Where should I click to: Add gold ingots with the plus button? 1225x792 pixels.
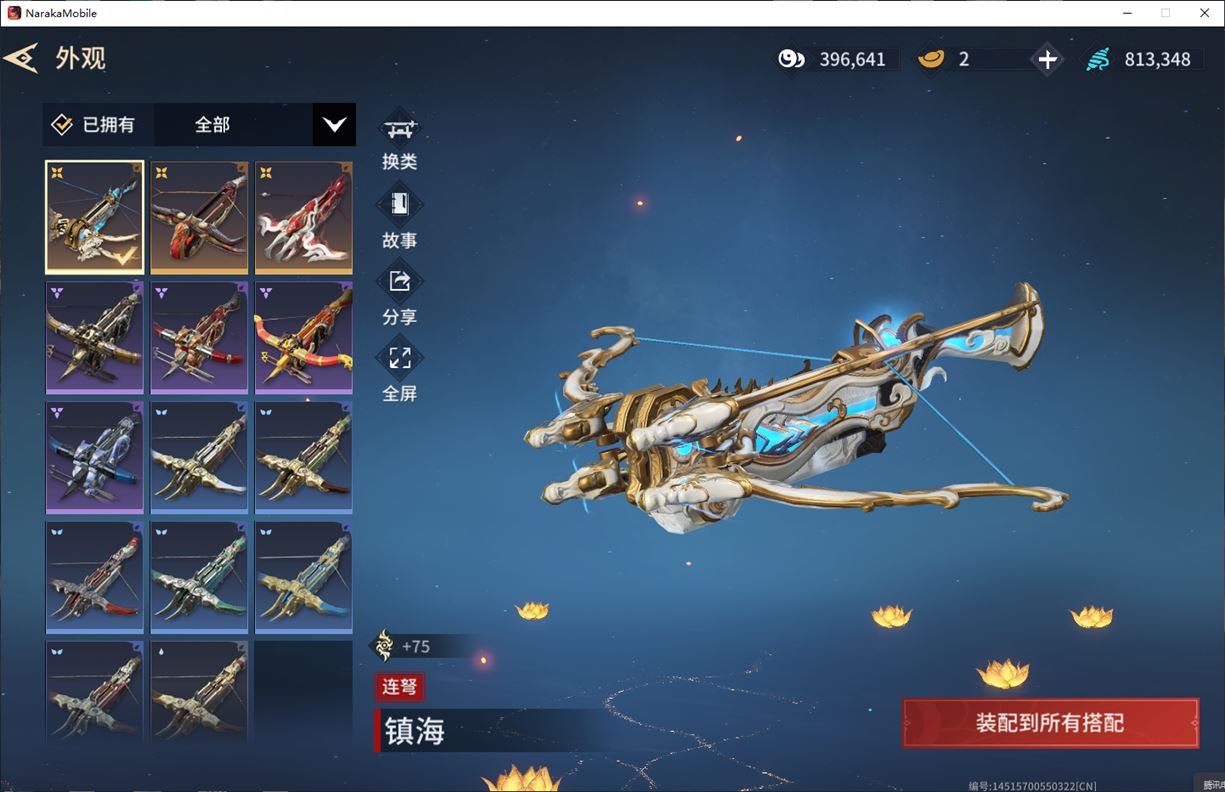point(1047,59)
